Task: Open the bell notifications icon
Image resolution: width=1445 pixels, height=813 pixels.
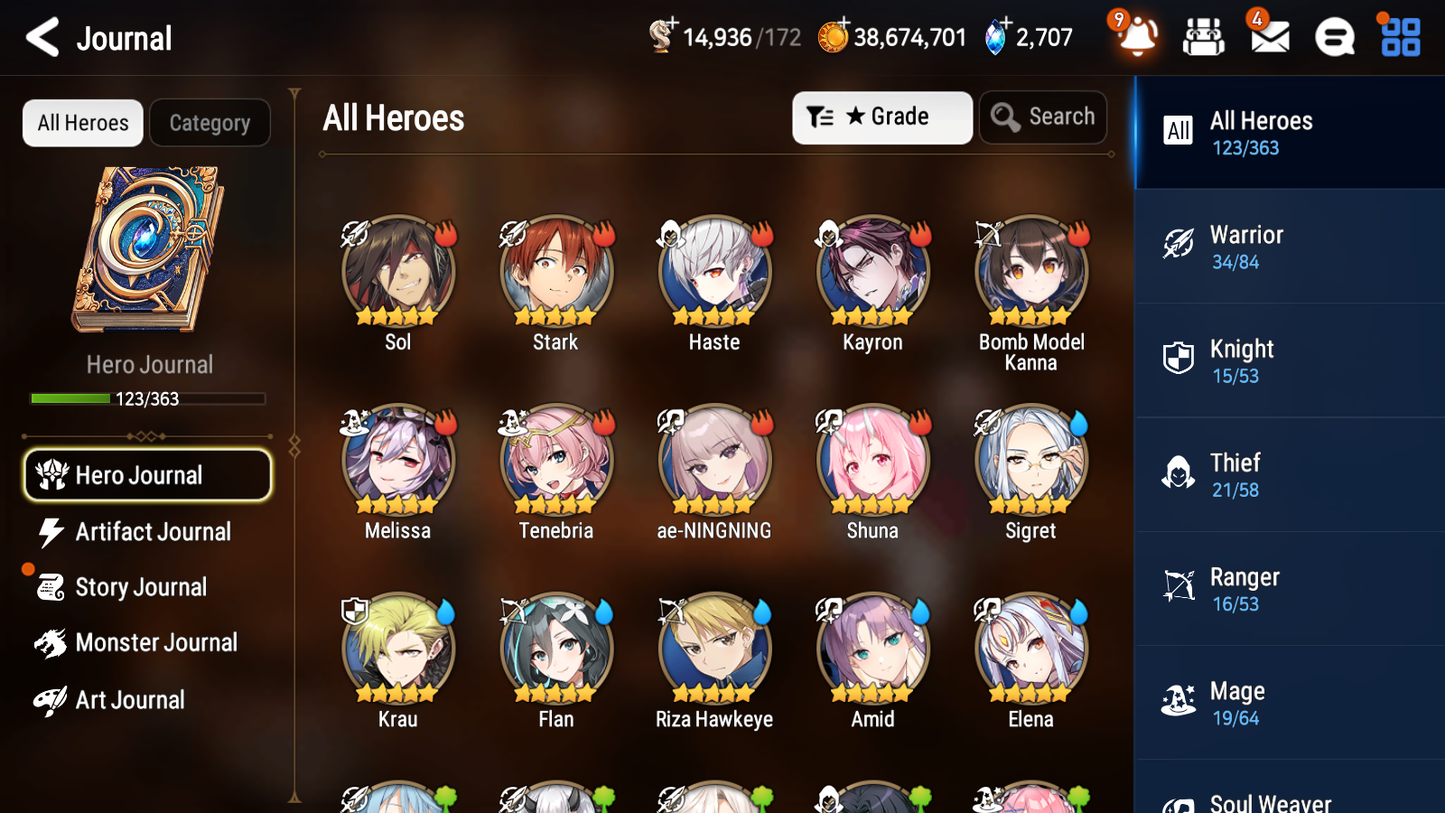Action: (x=1138, y=36)
